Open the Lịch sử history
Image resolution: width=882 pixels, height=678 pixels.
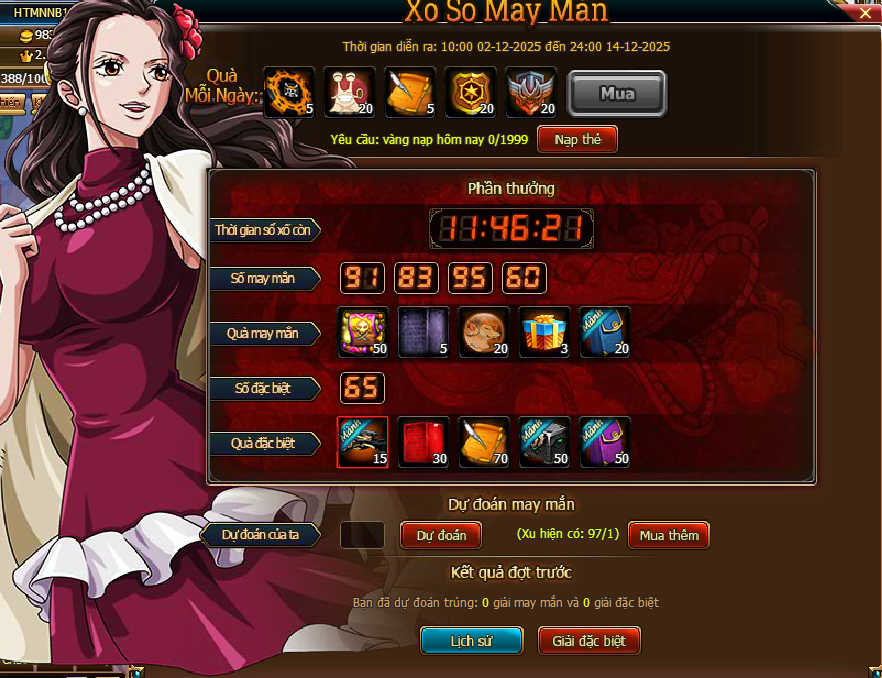click(471, 641)
